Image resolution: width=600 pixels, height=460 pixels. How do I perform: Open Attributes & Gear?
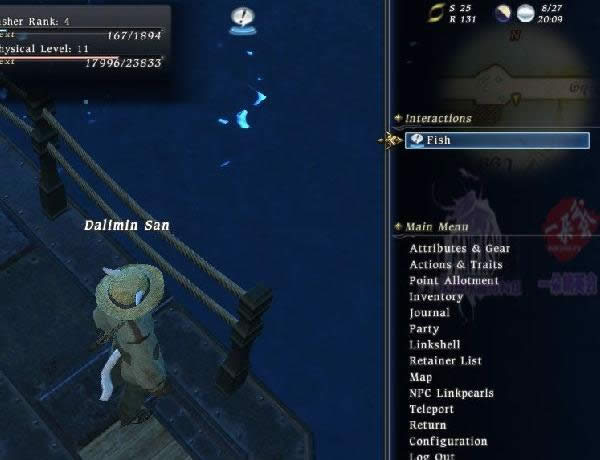(459, 249)
